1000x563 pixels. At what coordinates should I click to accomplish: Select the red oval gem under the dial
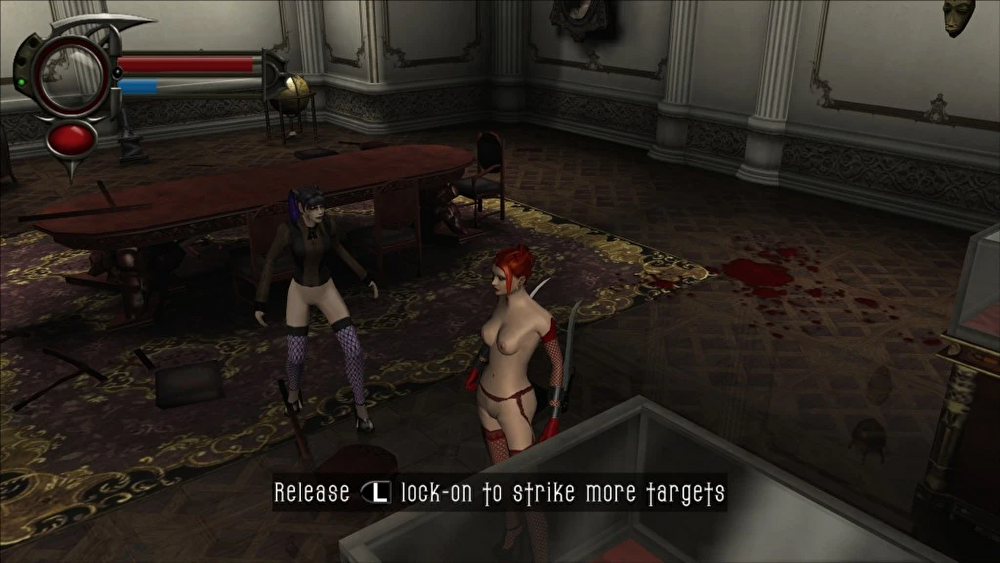point(72,138)
